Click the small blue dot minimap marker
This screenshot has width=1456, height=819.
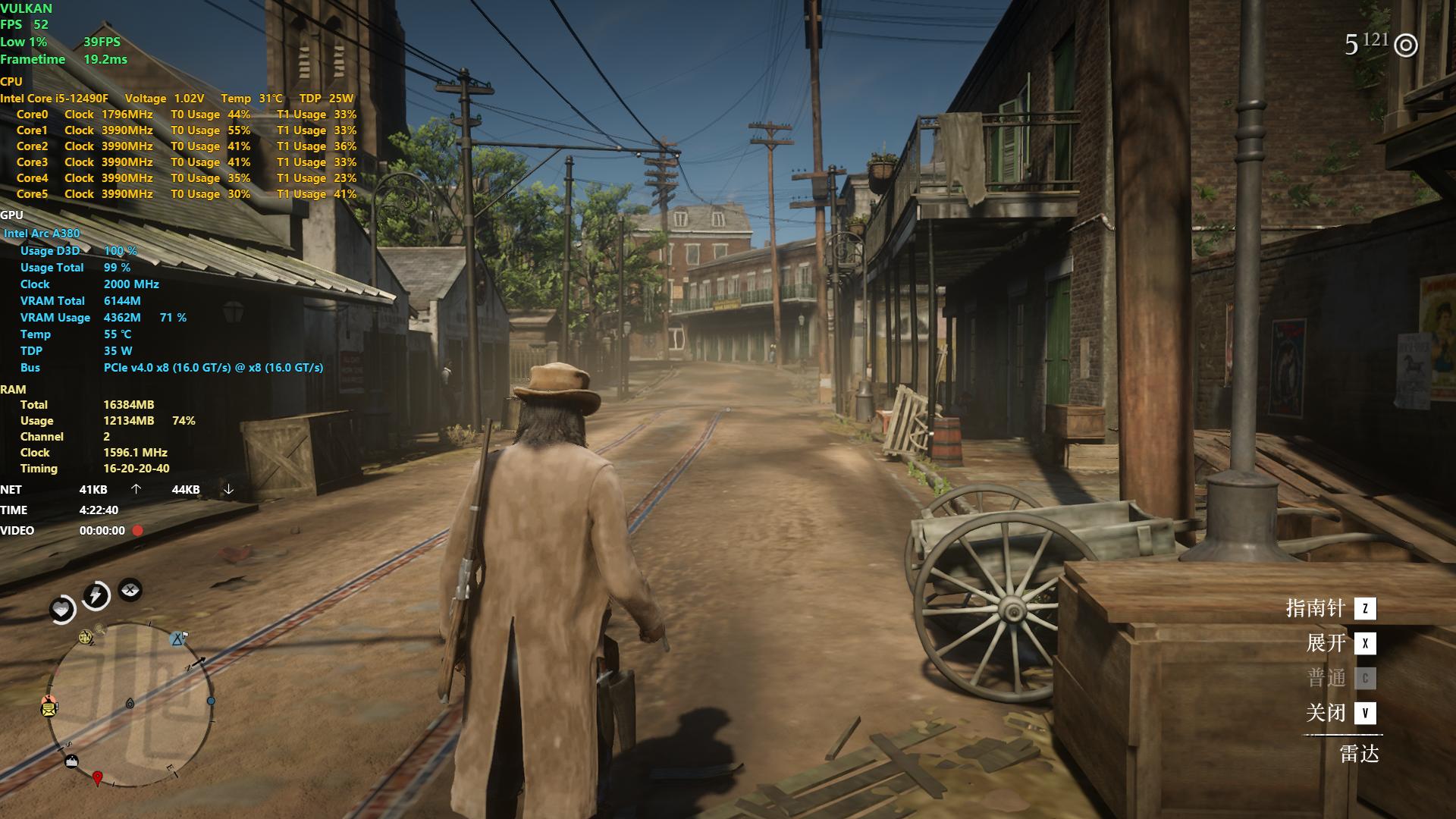tap(211, 701)
